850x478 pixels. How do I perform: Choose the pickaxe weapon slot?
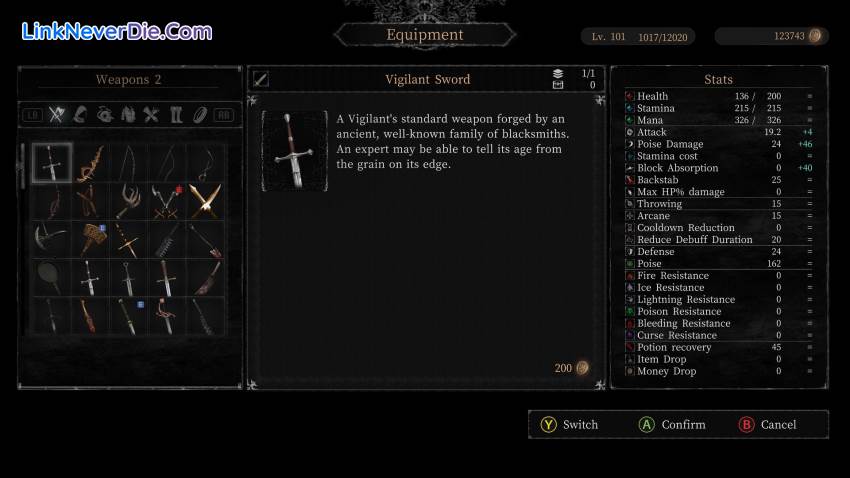[x=49, y=238]
